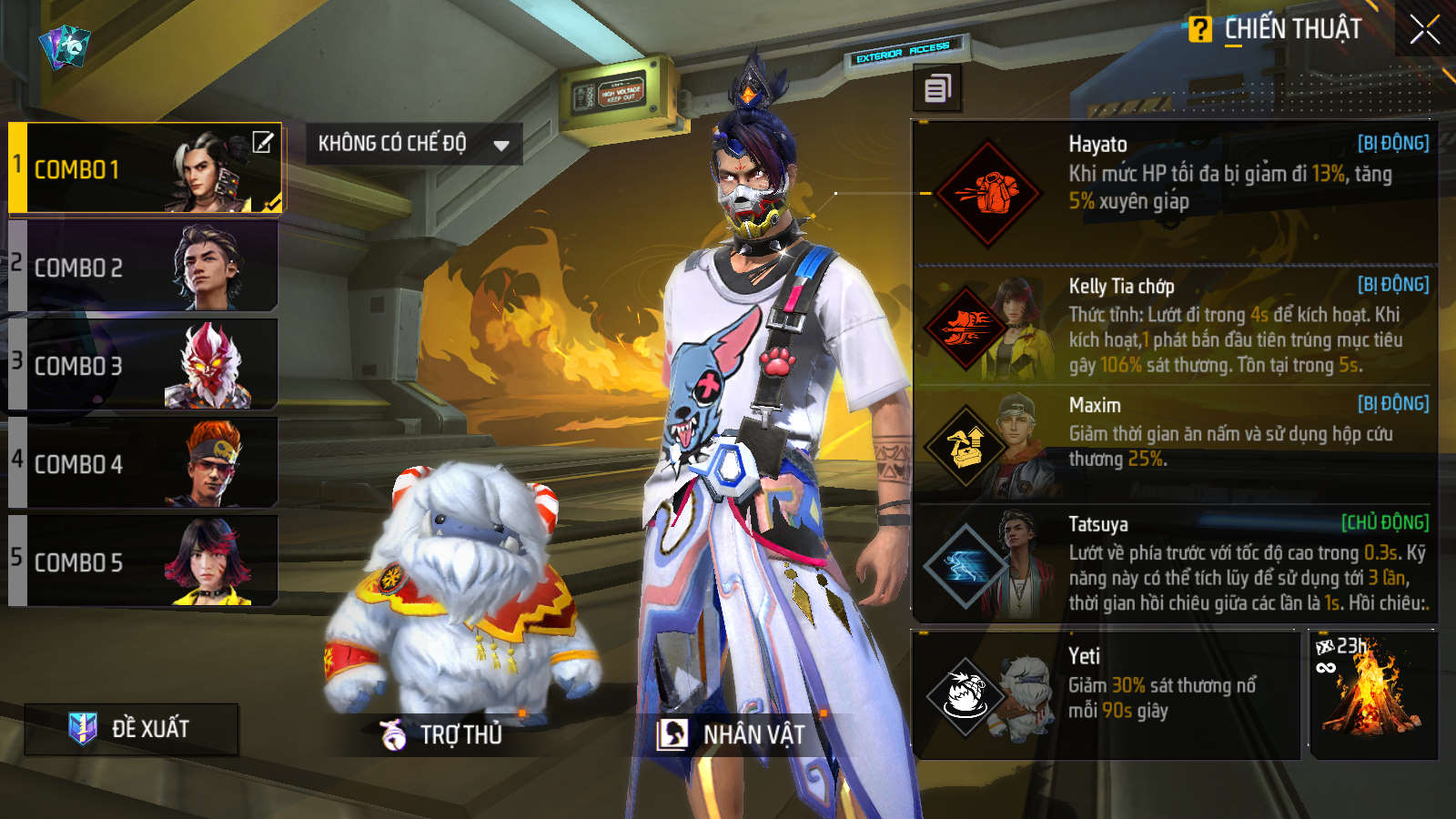Select the Kelly Tia chớp skill slot
This screenshot has width=1456, height=819.
1174,326
